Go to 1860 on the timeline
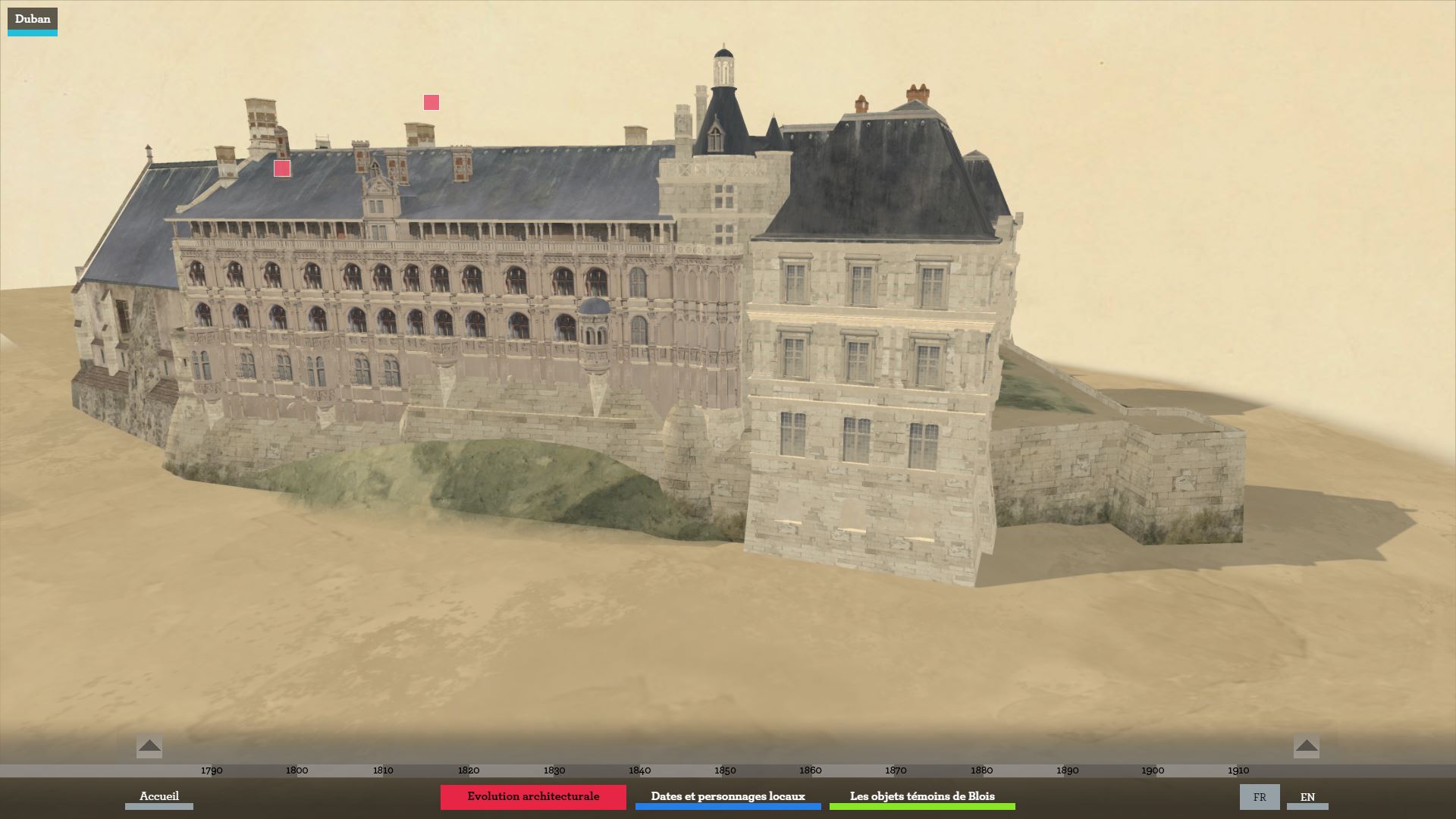The image size is (1456, 819). (811, 770)
